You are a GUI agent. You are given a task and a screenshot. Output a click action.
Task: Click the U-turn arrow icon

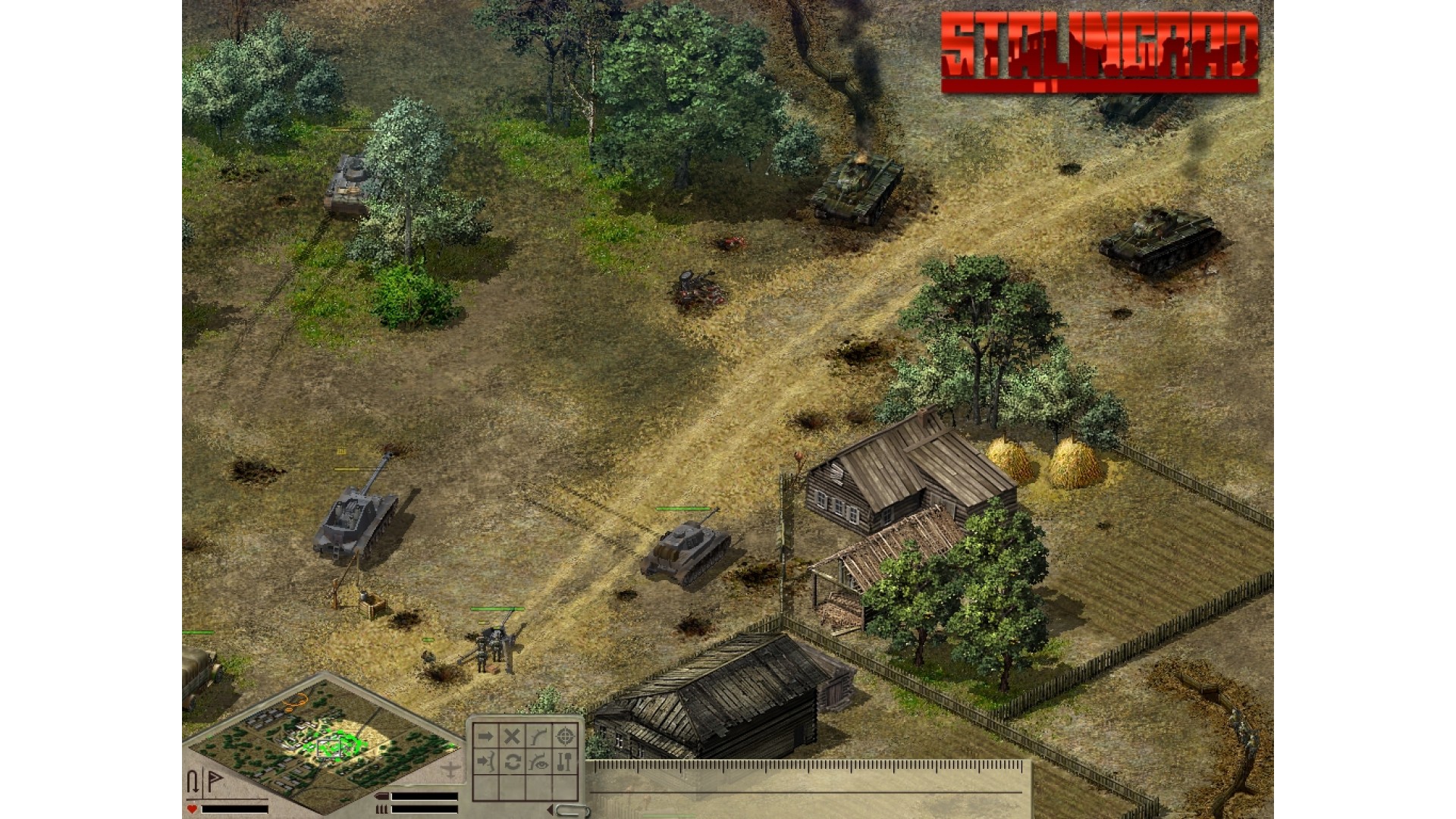[193, 781]
